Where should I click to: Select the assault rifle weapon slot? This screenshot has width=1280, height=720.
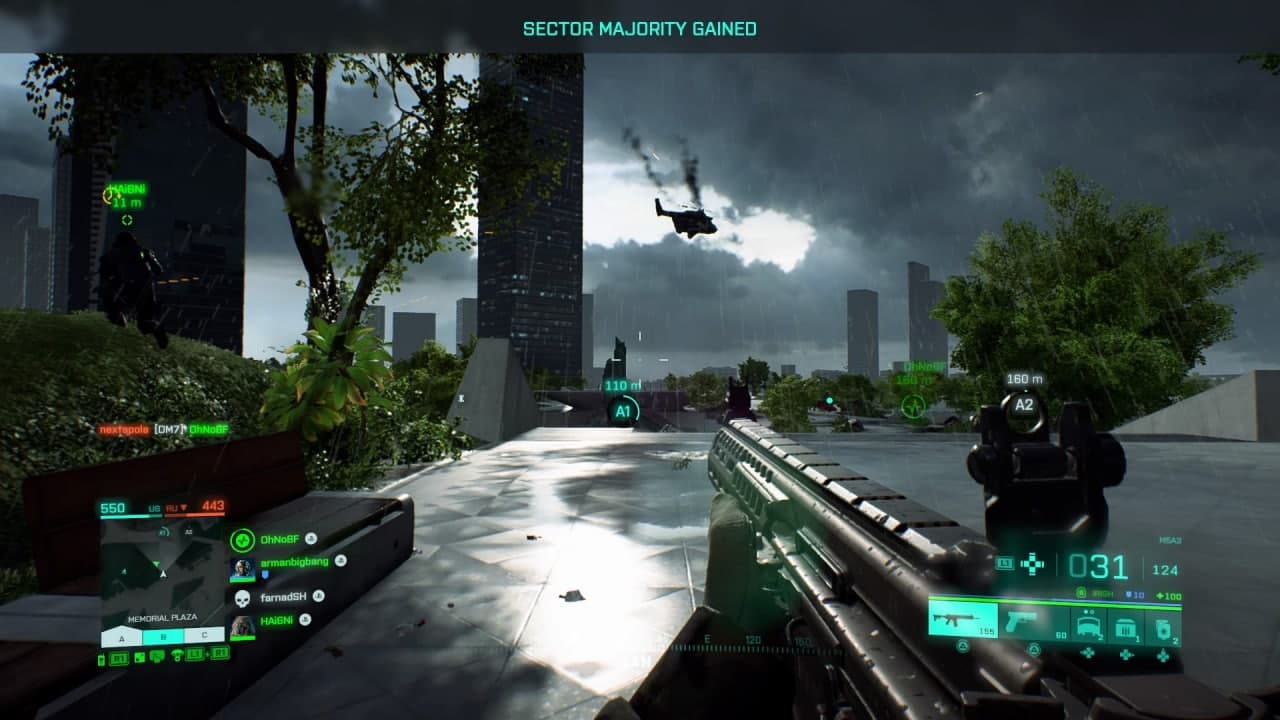coord(963,620)
